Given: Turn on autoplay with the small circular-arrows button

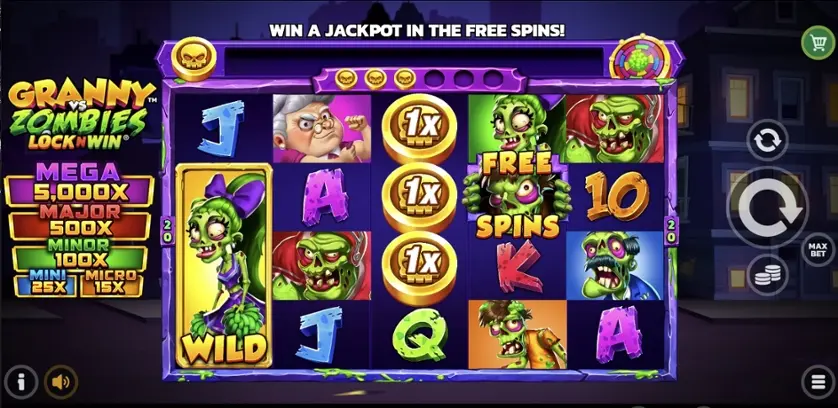Looking at the screenshot, I should [x=768, y=140].
